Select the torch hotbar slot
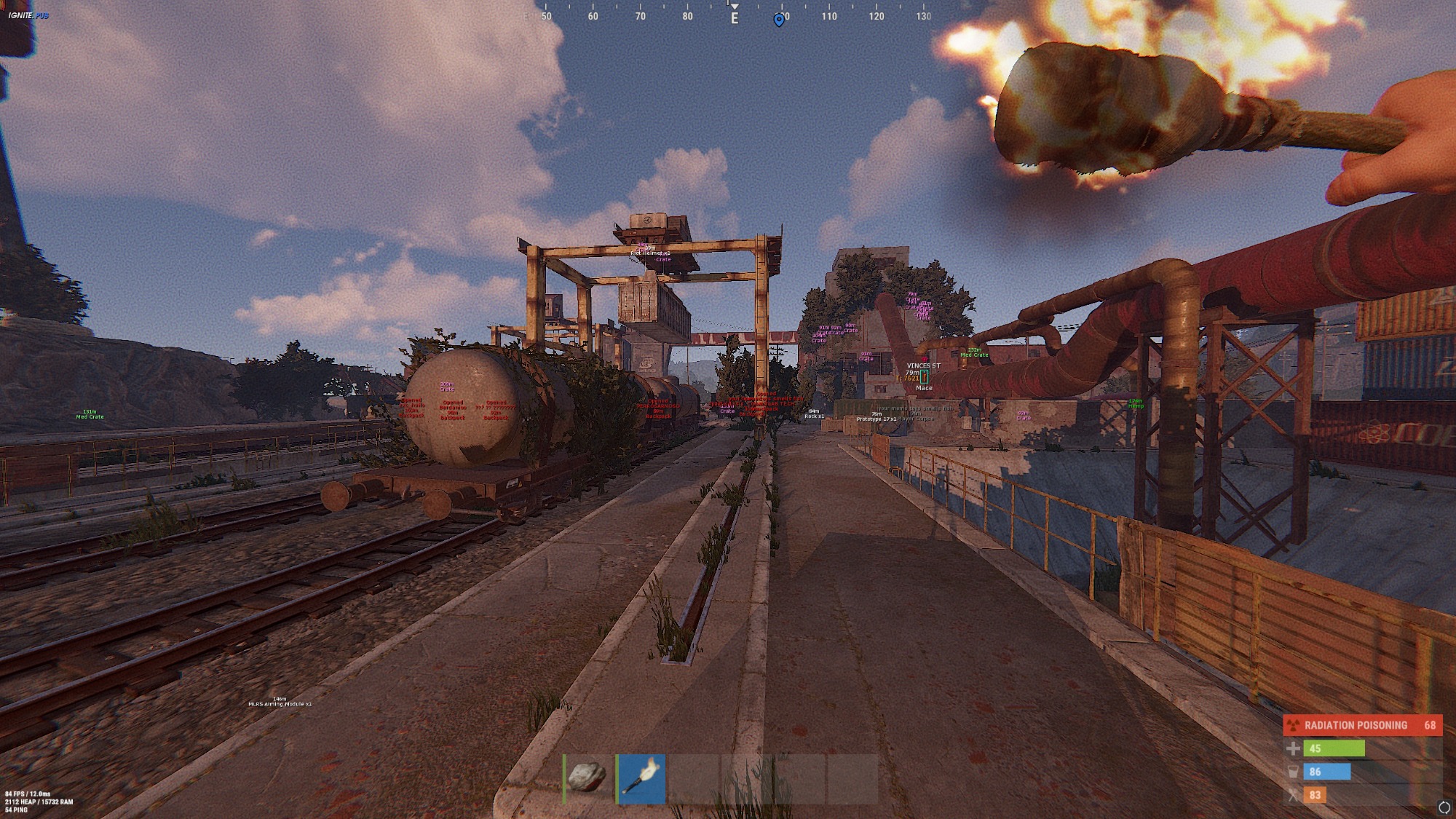Screen dimensions: 1456x819 [641, 778]
